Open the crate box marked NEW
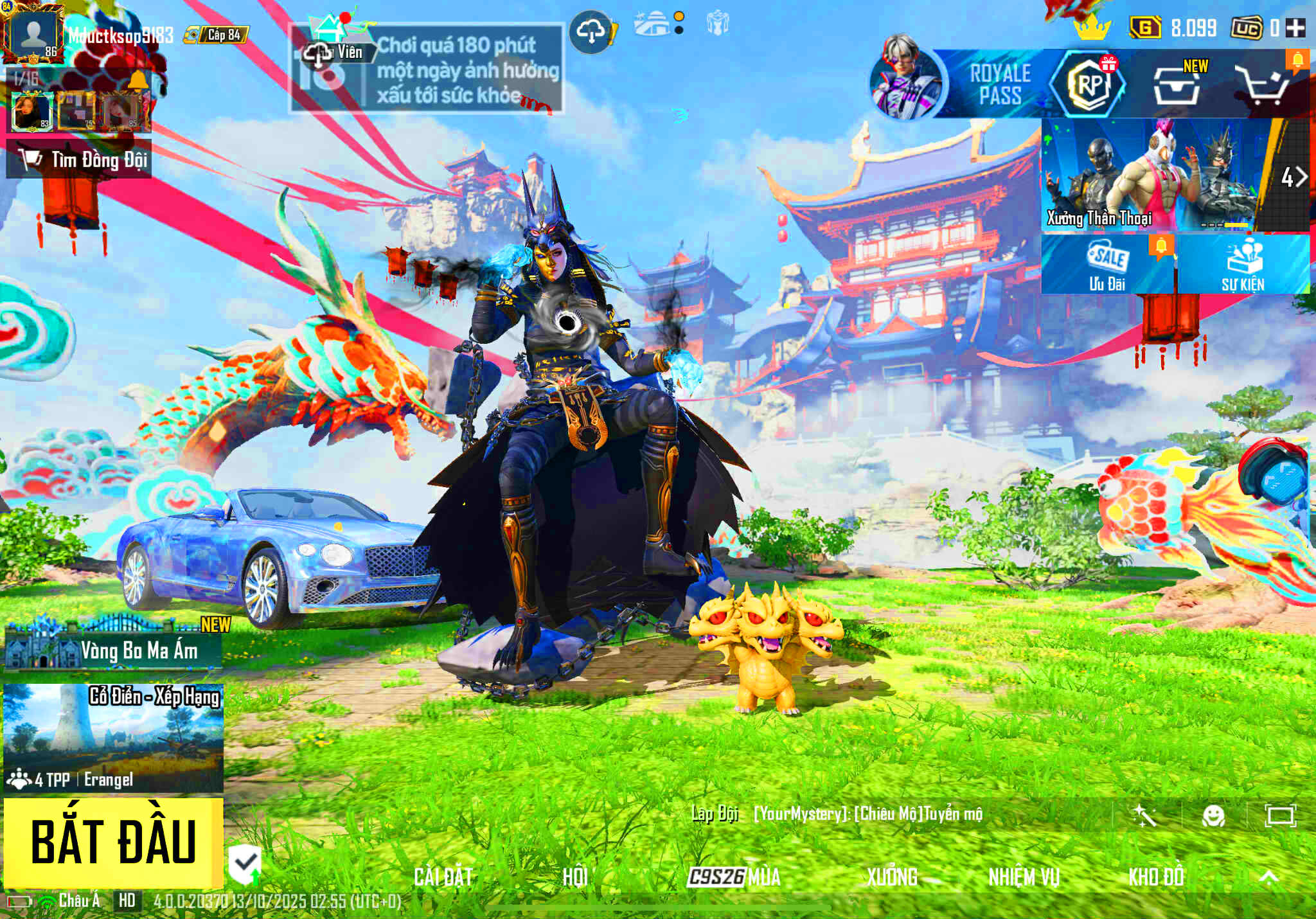The image size is (1316, 919). 1177,86
